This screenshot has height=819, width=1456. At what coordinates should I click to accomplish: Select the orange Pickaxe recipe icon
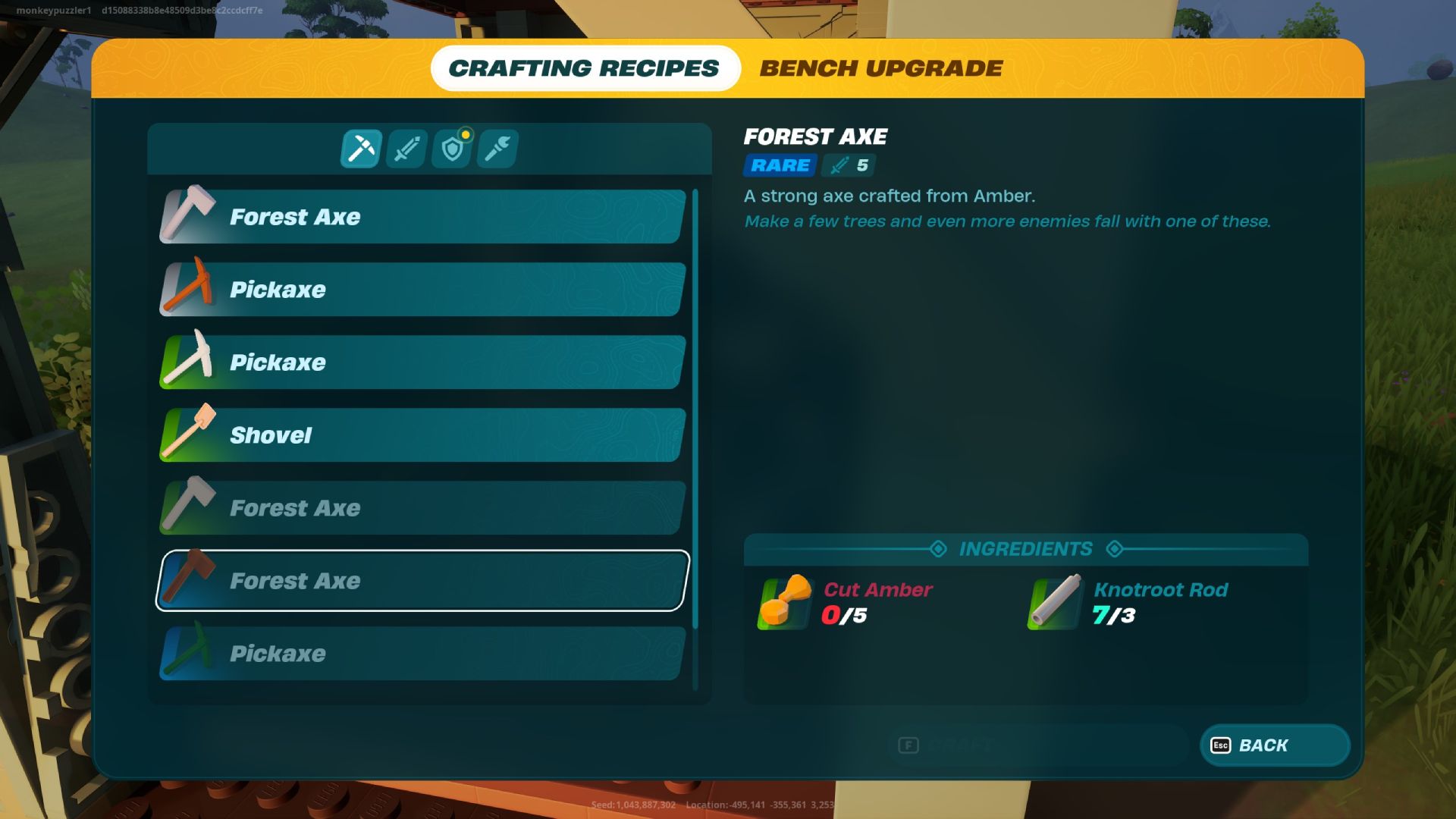click(x=190, y=289)
